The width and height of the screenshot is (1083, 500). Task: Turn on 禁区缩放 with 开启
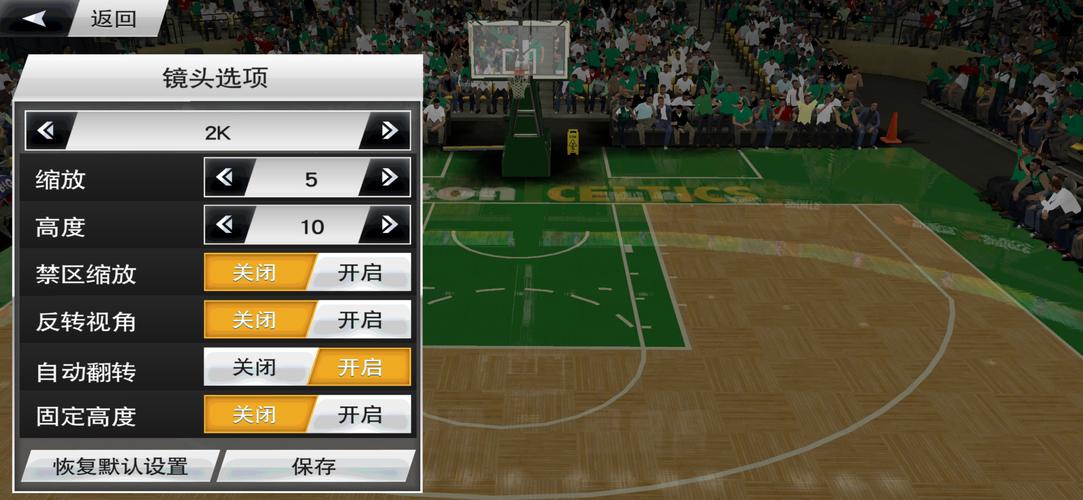(359, 272)
